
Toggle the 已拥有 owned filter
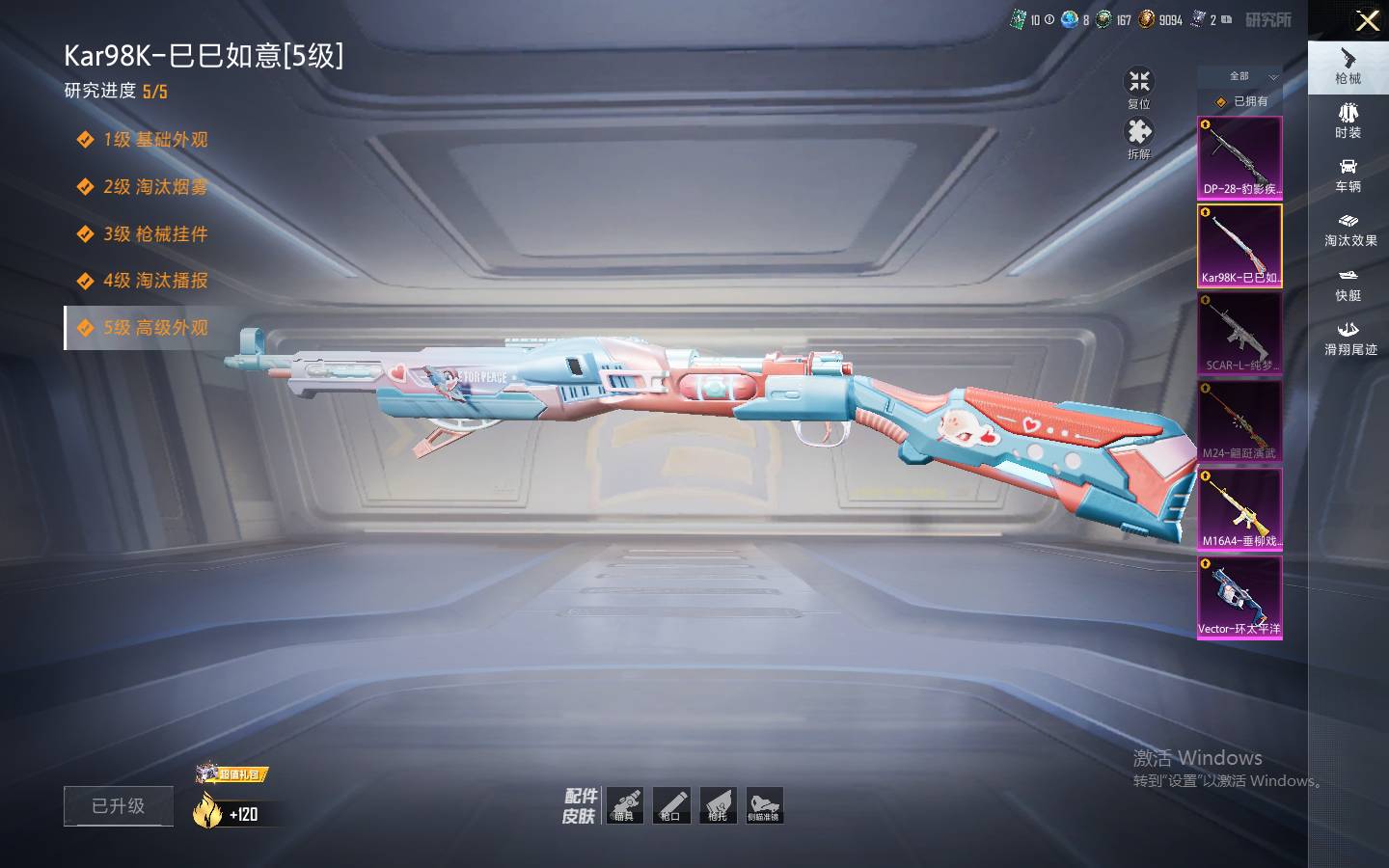(x=1242, y=101)
